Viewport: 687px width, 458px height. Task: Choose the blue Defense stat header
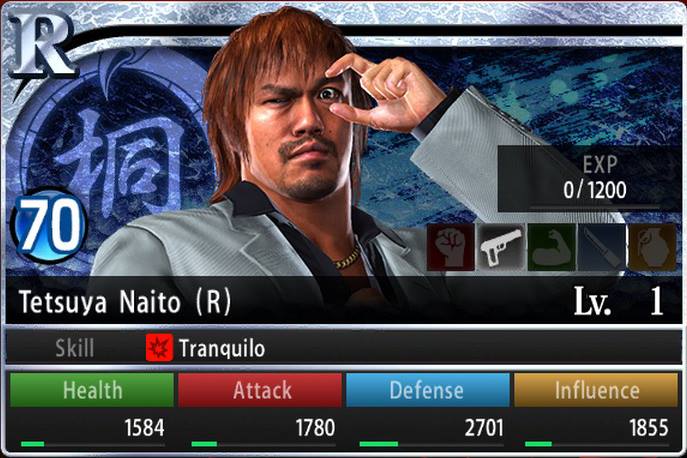[427, 390]
